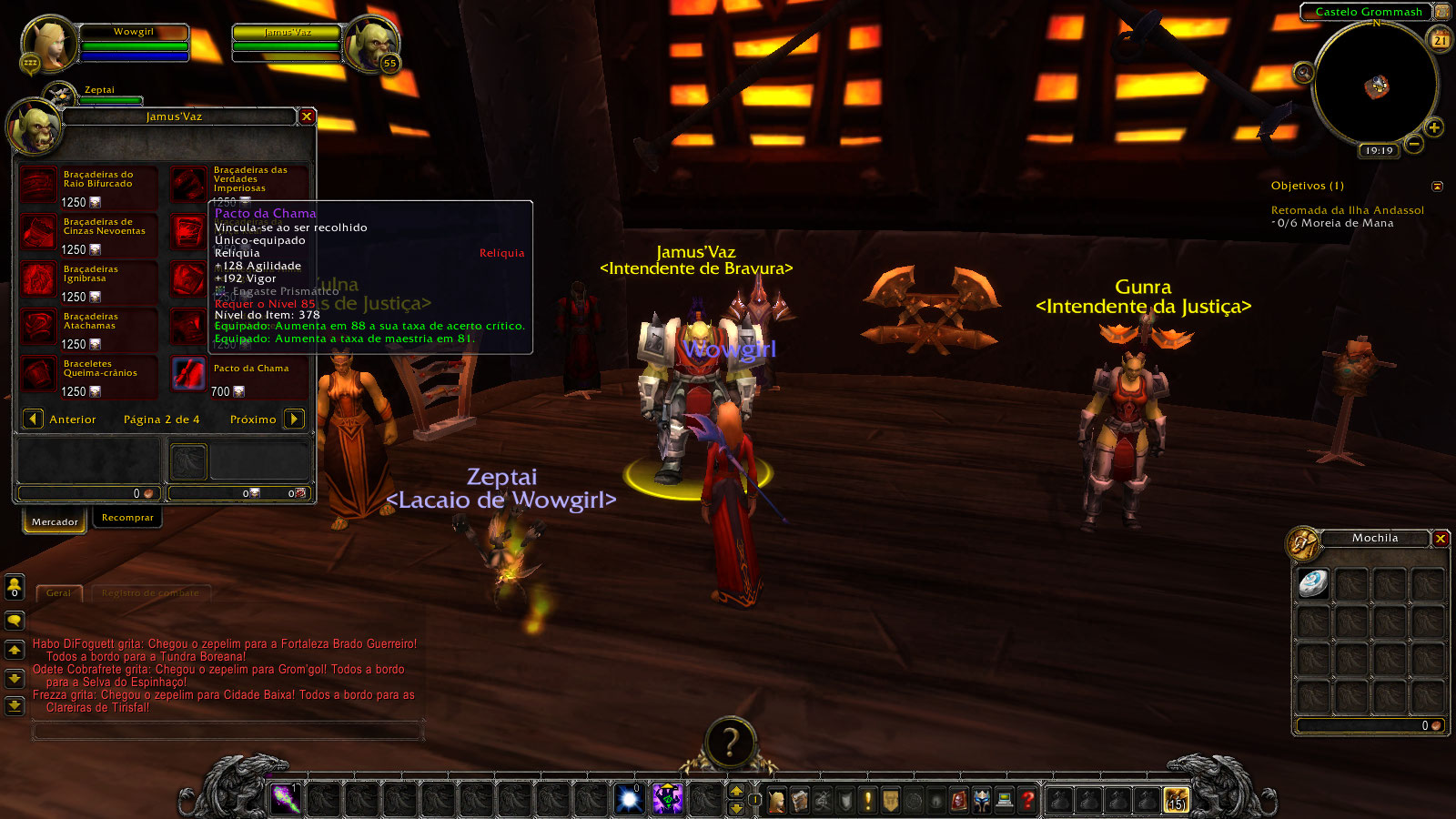Buy the Pacto da Chama relic
This screenshot has width=1456, height=819.
pos(189,374)
